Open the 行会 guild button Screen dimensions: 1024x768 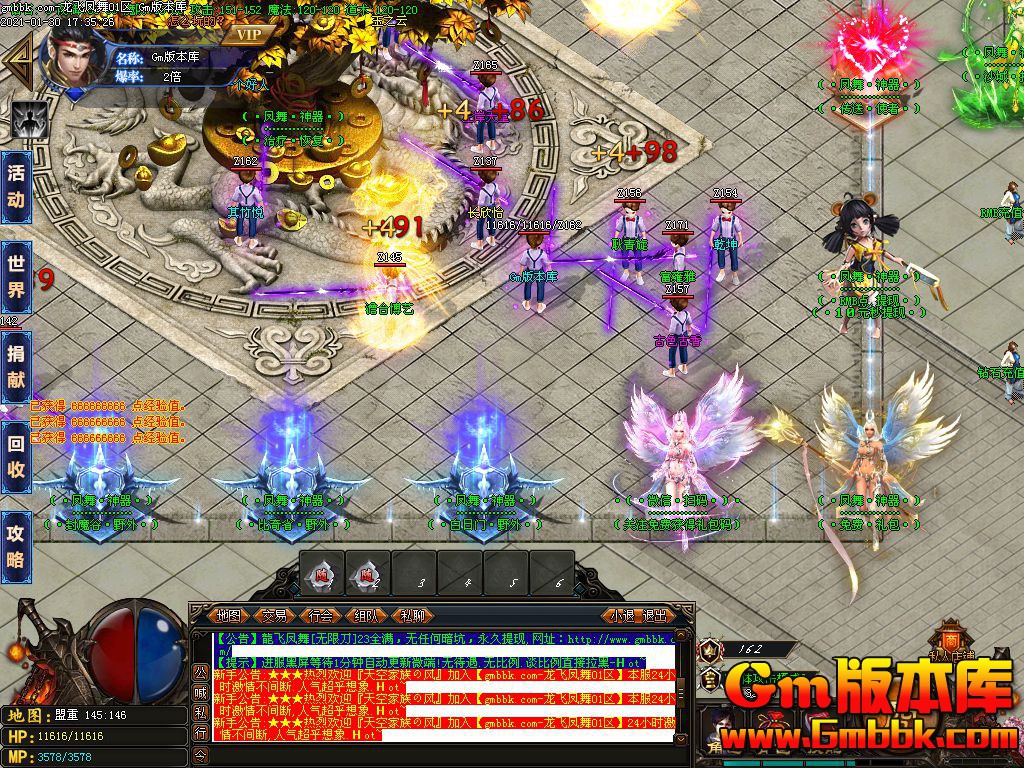(320, 615)
